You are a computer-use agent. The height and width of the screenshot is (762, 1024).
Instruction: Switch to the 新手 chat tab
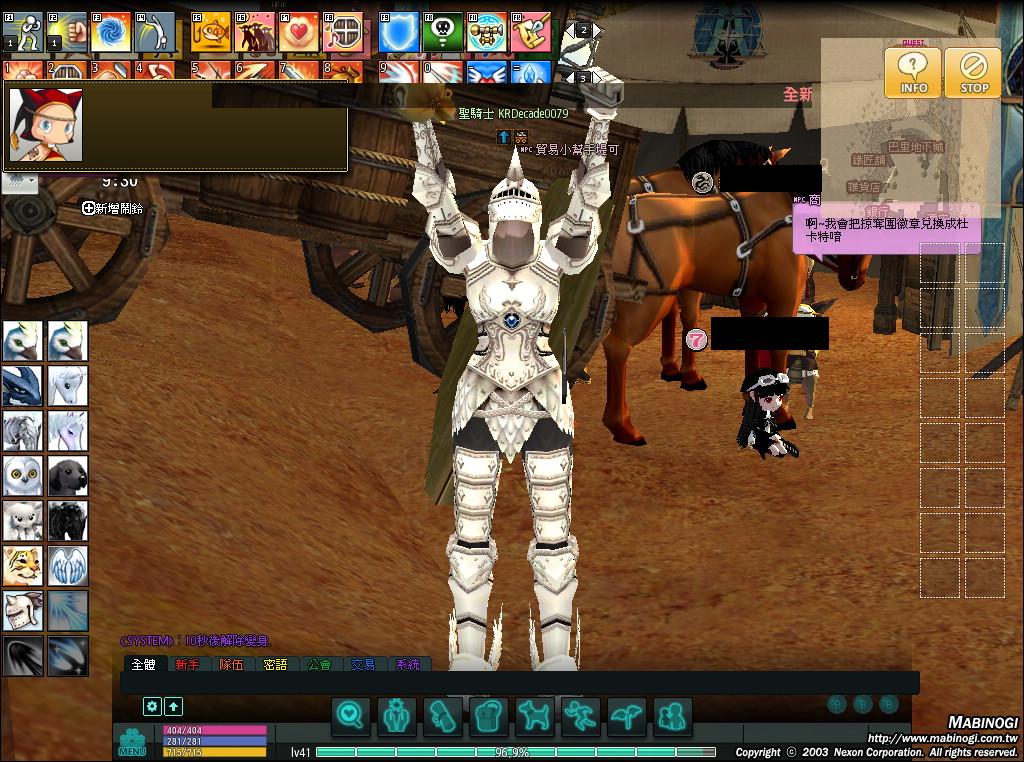click(187, 664)
